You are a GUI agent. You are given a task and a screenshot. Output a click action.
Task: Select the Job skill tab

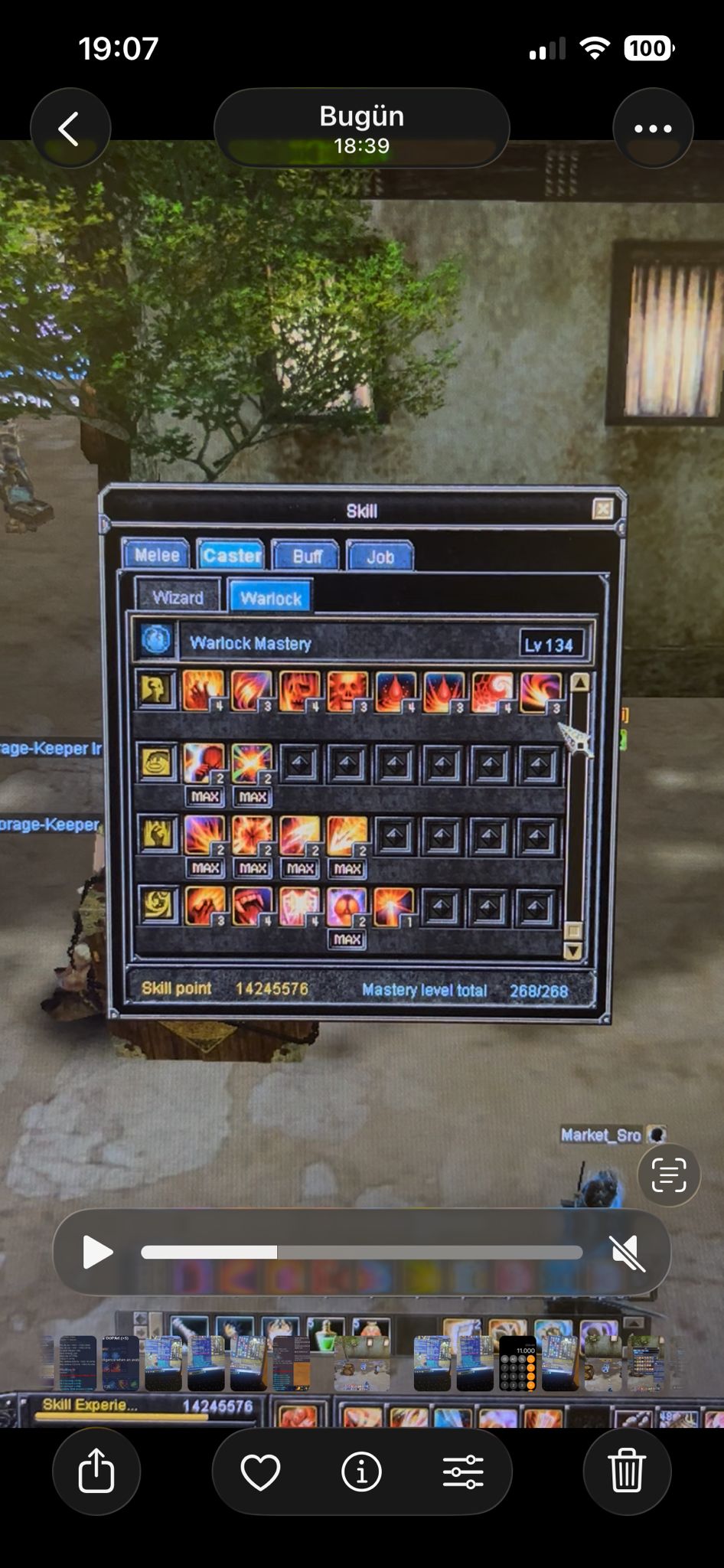click(380, 557)
